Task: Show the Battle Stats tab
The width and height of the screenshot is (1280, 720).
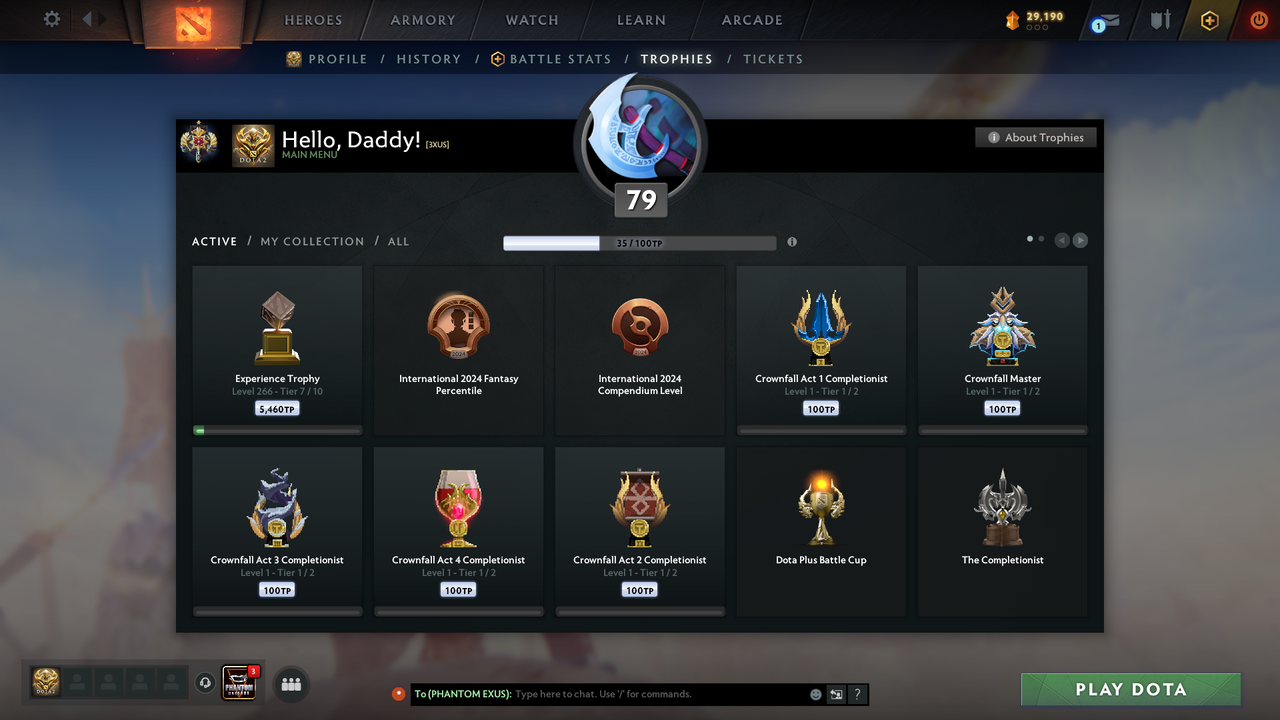Action: [551, 59]
